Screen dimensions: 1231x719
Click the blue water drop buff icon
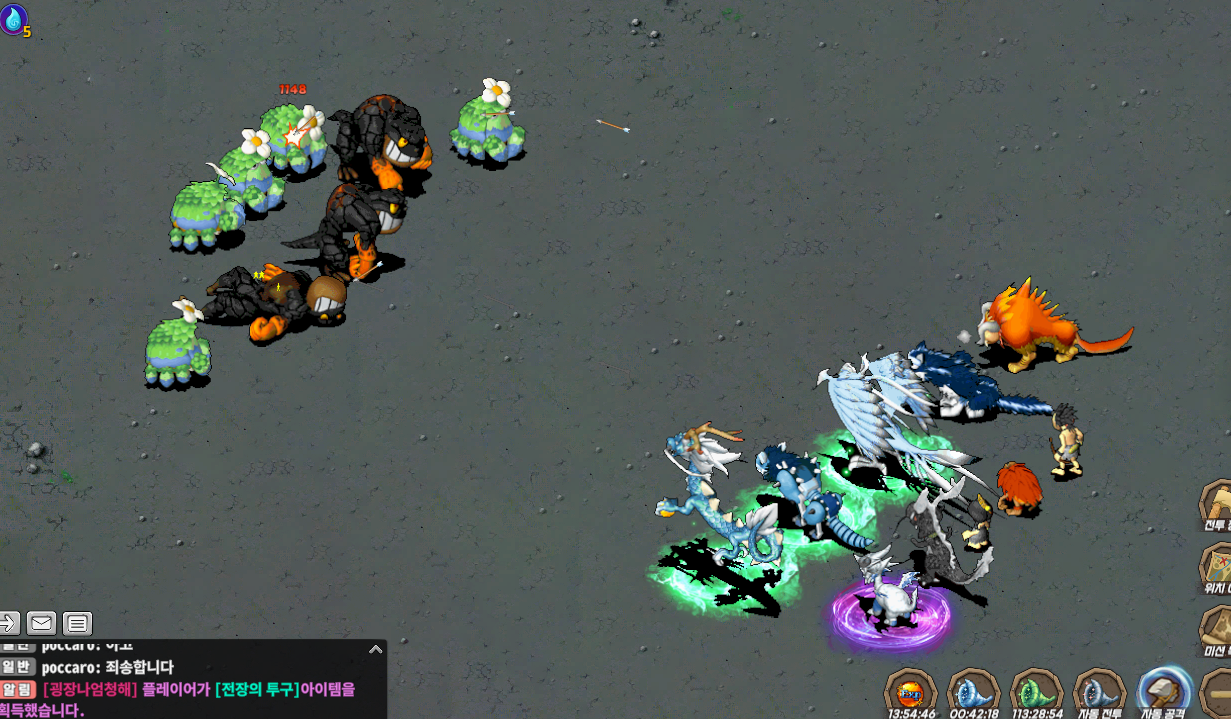pos(14,18)
